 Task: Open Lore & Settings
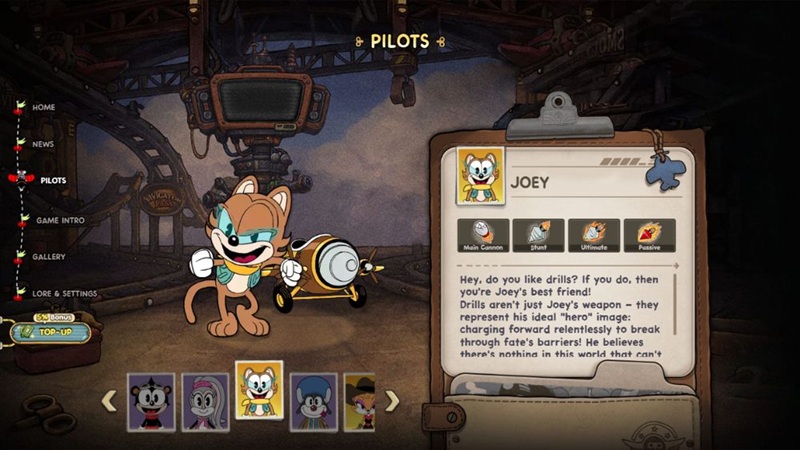click(66, 294)
